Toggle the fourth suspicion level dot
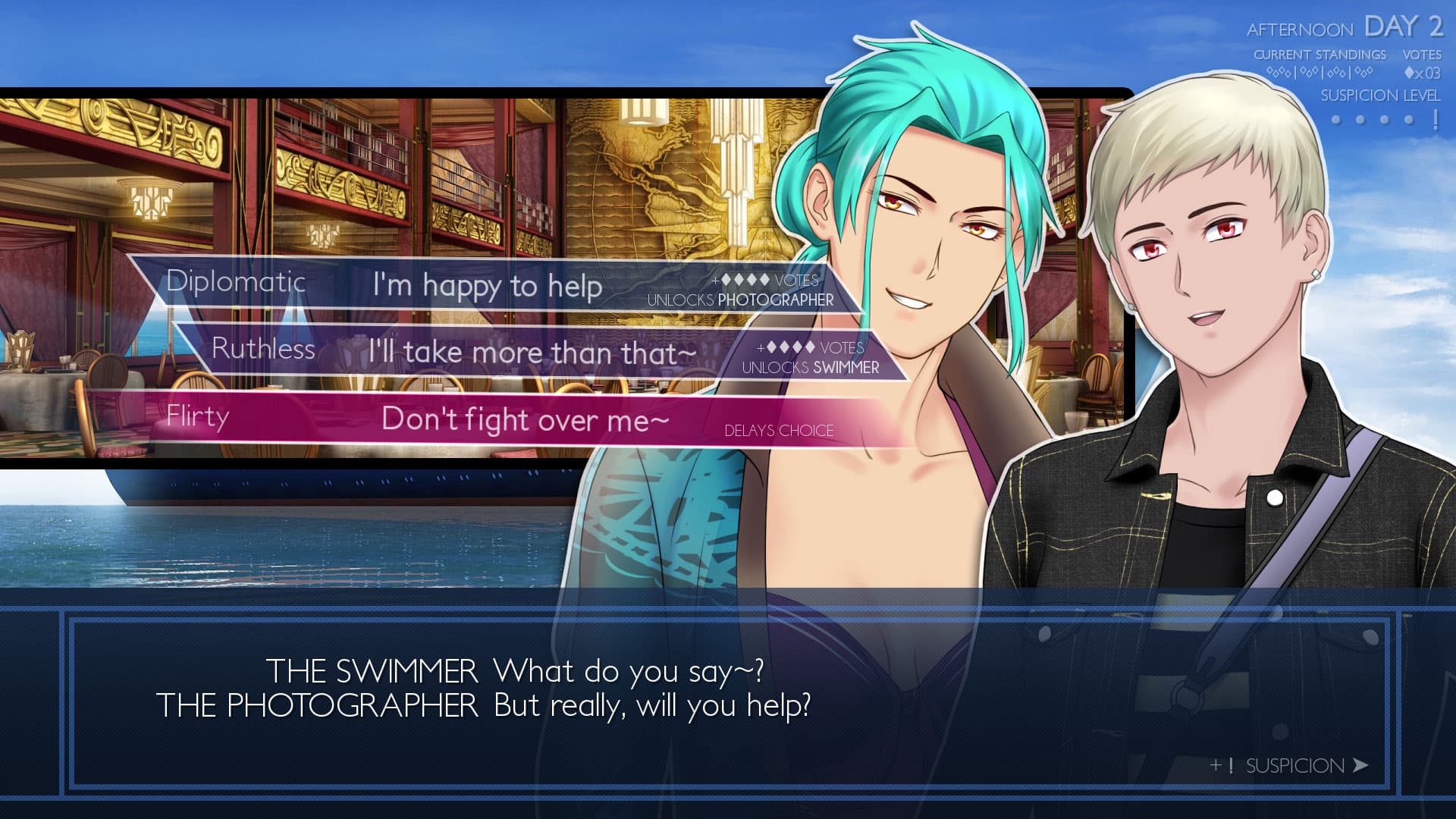The width and height of the screenshot is (1456, 819). (1408, 119)
